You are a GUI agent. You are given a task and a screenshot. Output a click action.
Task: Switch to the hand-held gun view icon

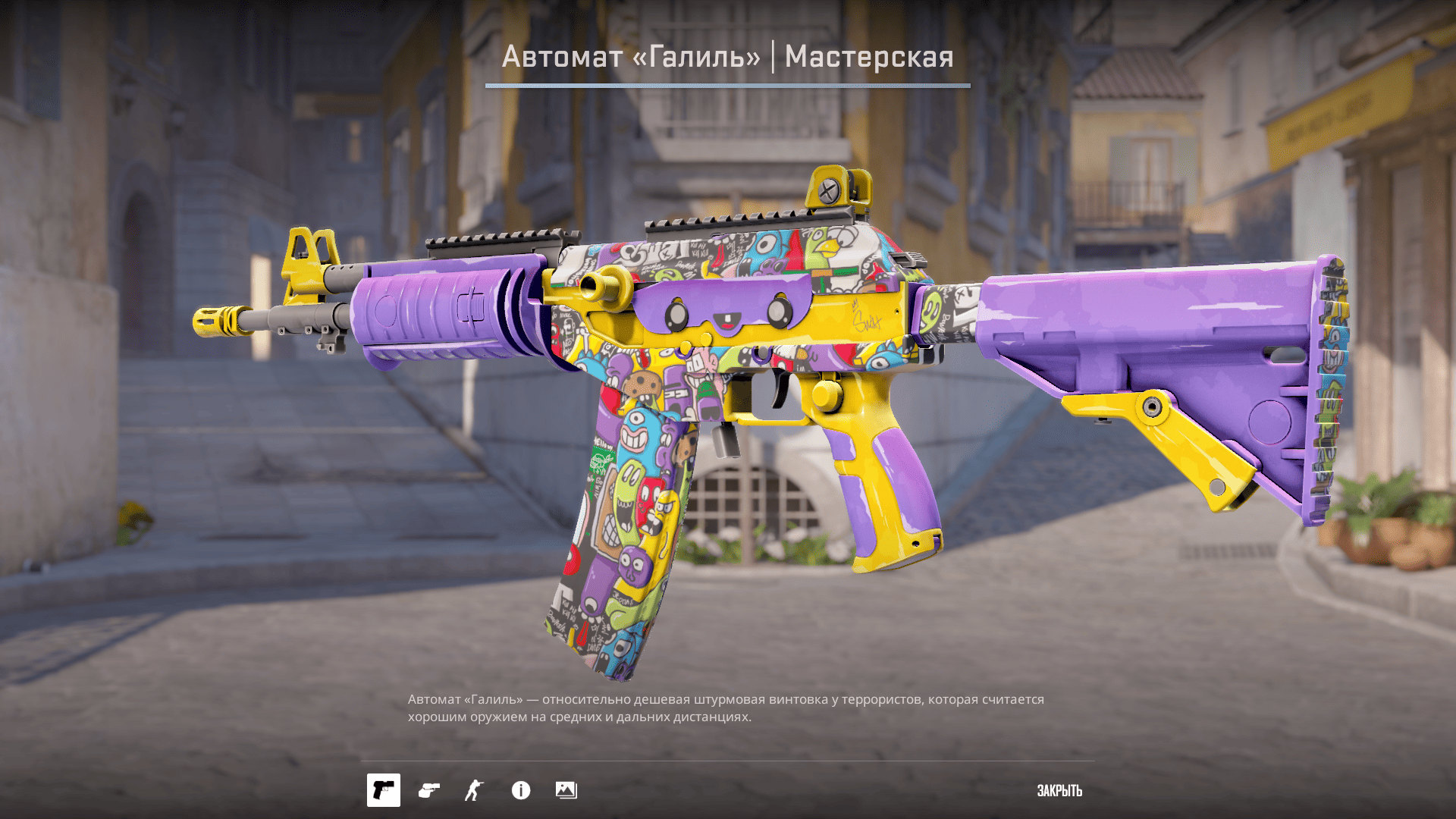click(x=429, y=790)
